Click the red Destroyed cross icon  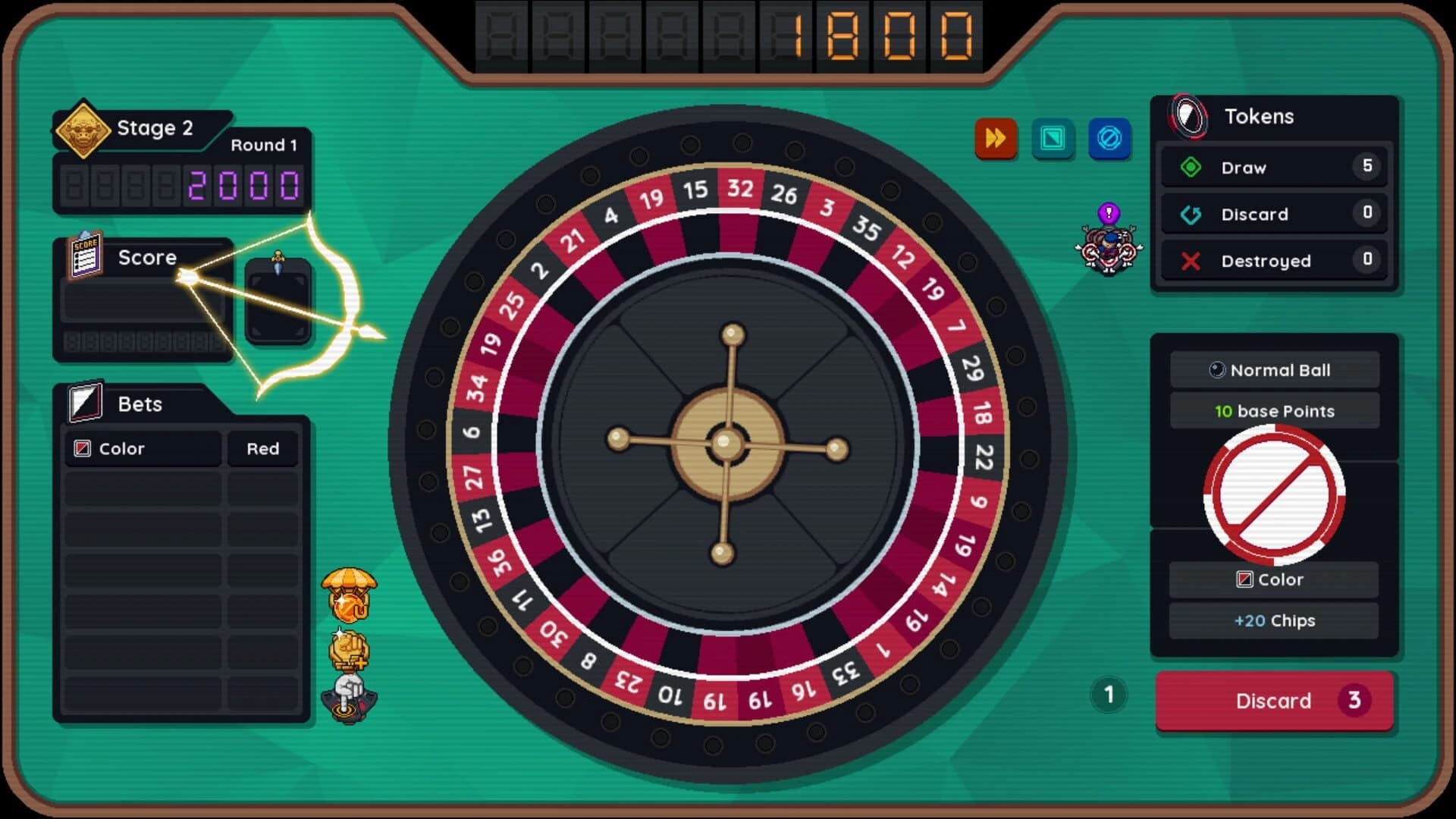tap(1189, 261)
